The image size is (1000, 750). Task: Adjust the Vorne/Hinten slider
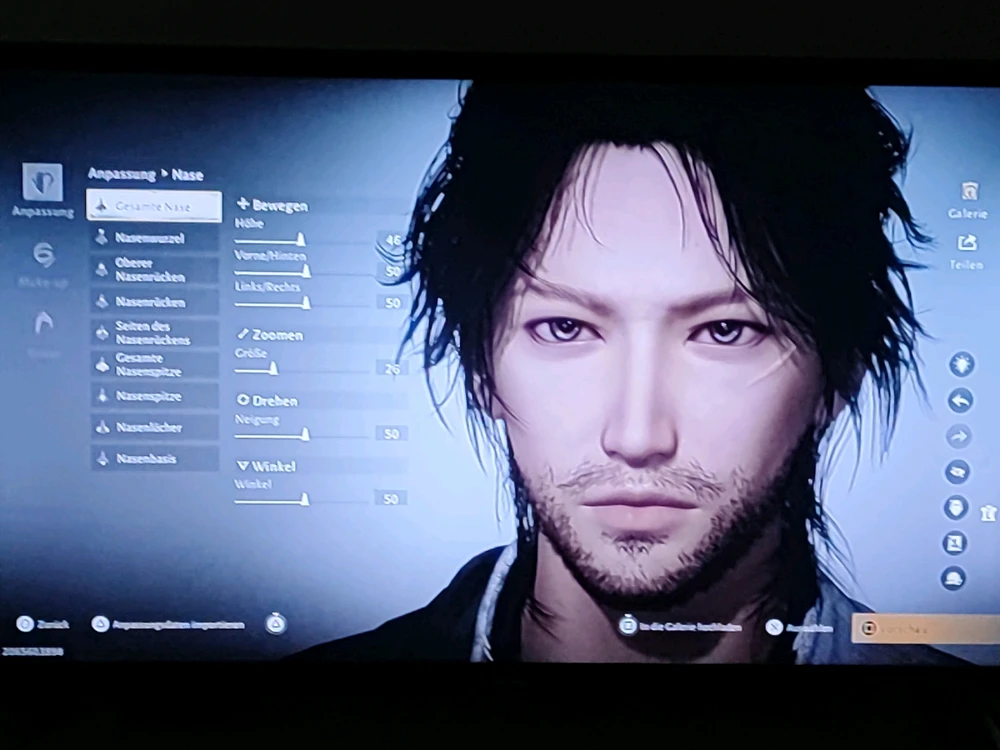[305, 271]
